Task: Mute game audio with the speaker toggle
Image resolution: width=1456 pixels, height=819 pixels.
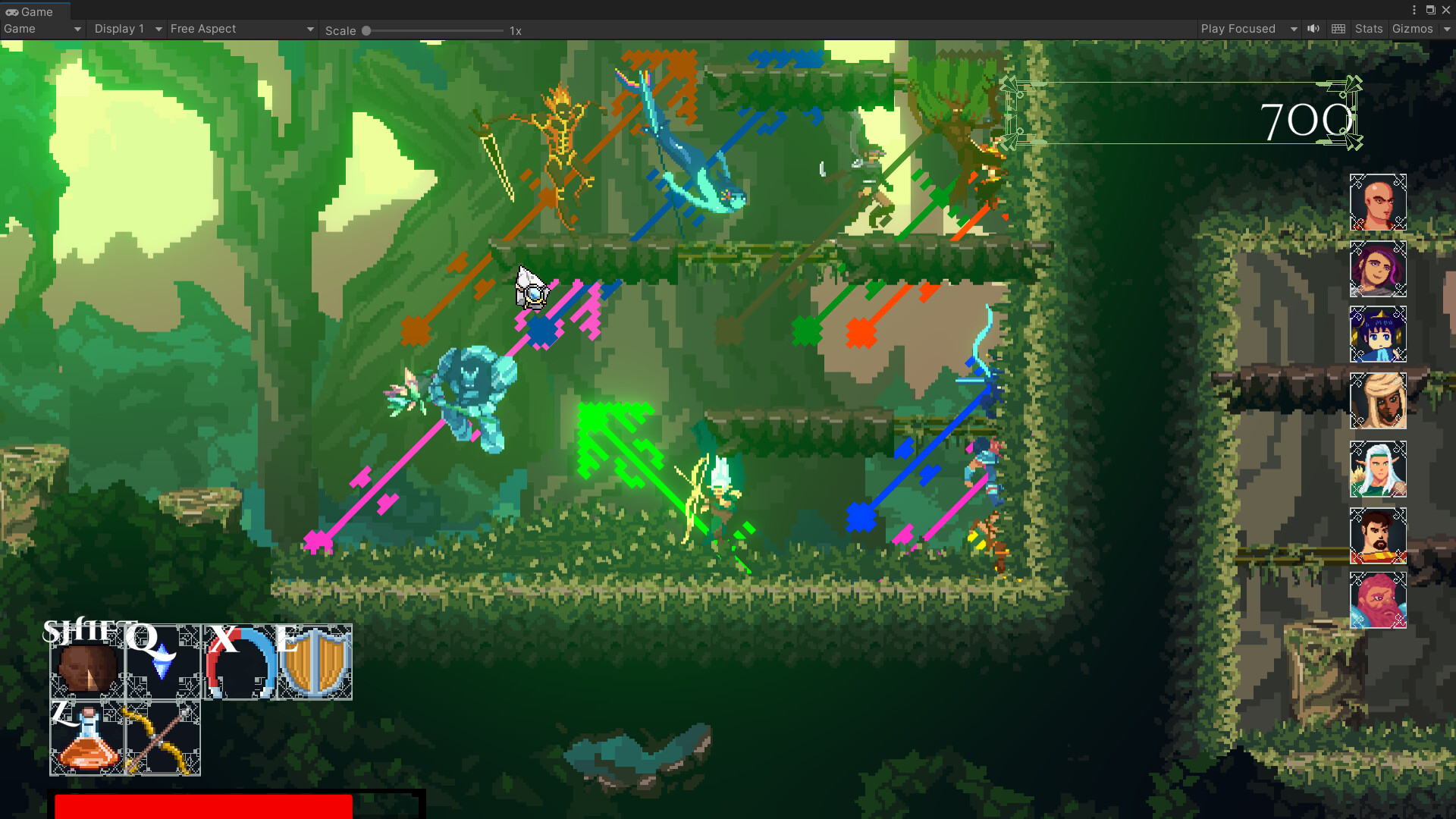Action: [1313, 29]
